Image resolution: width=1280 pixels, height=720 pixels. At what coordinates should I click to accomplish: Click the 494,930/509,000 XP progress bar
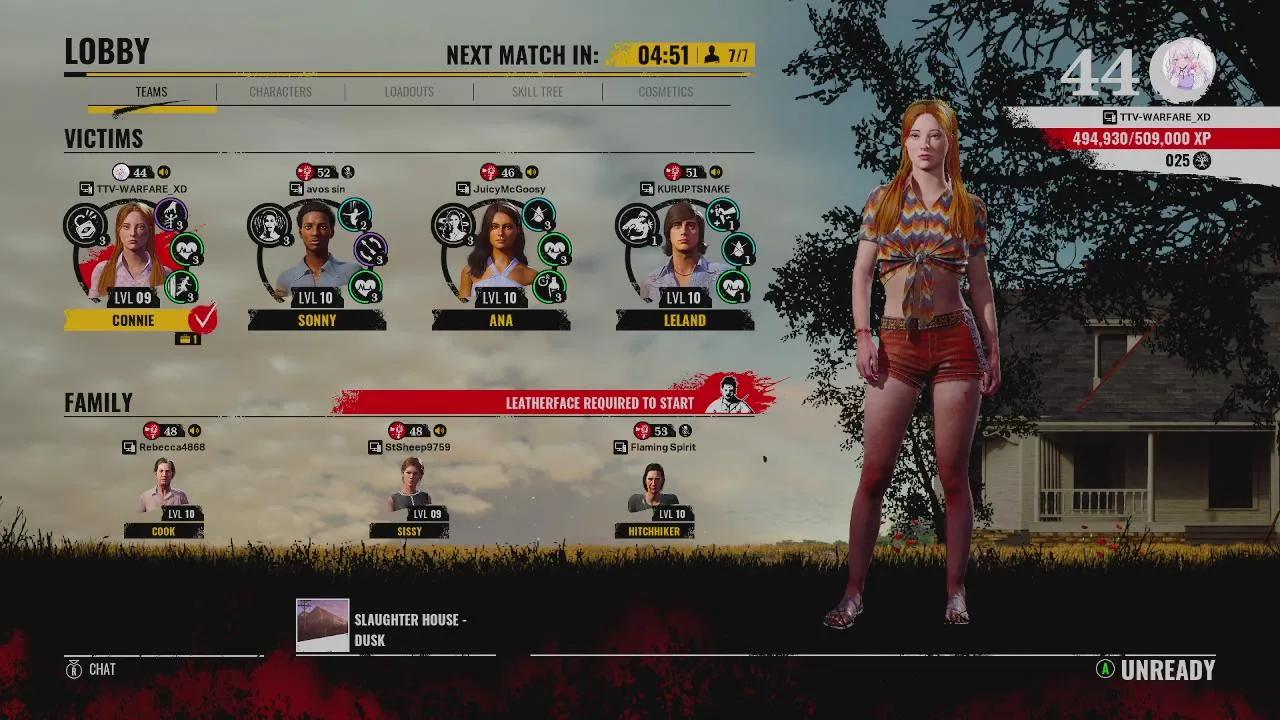click(x=1150, y=140)
